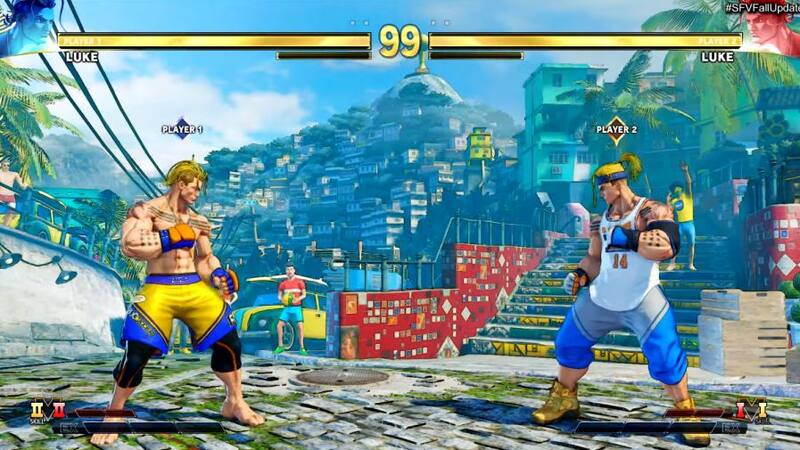Click Player 1's blue Luke portrait
Image resolution: width=800 pixels, height=450 pixels.
pos(27,27)
